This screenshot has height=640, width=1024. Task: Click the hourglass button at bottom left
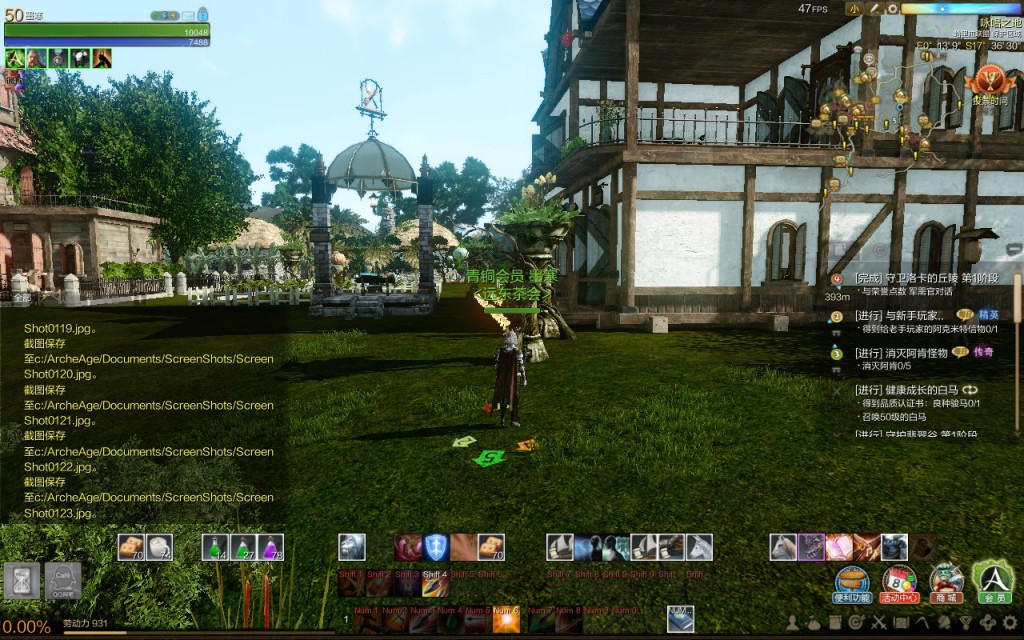(21, 580)
